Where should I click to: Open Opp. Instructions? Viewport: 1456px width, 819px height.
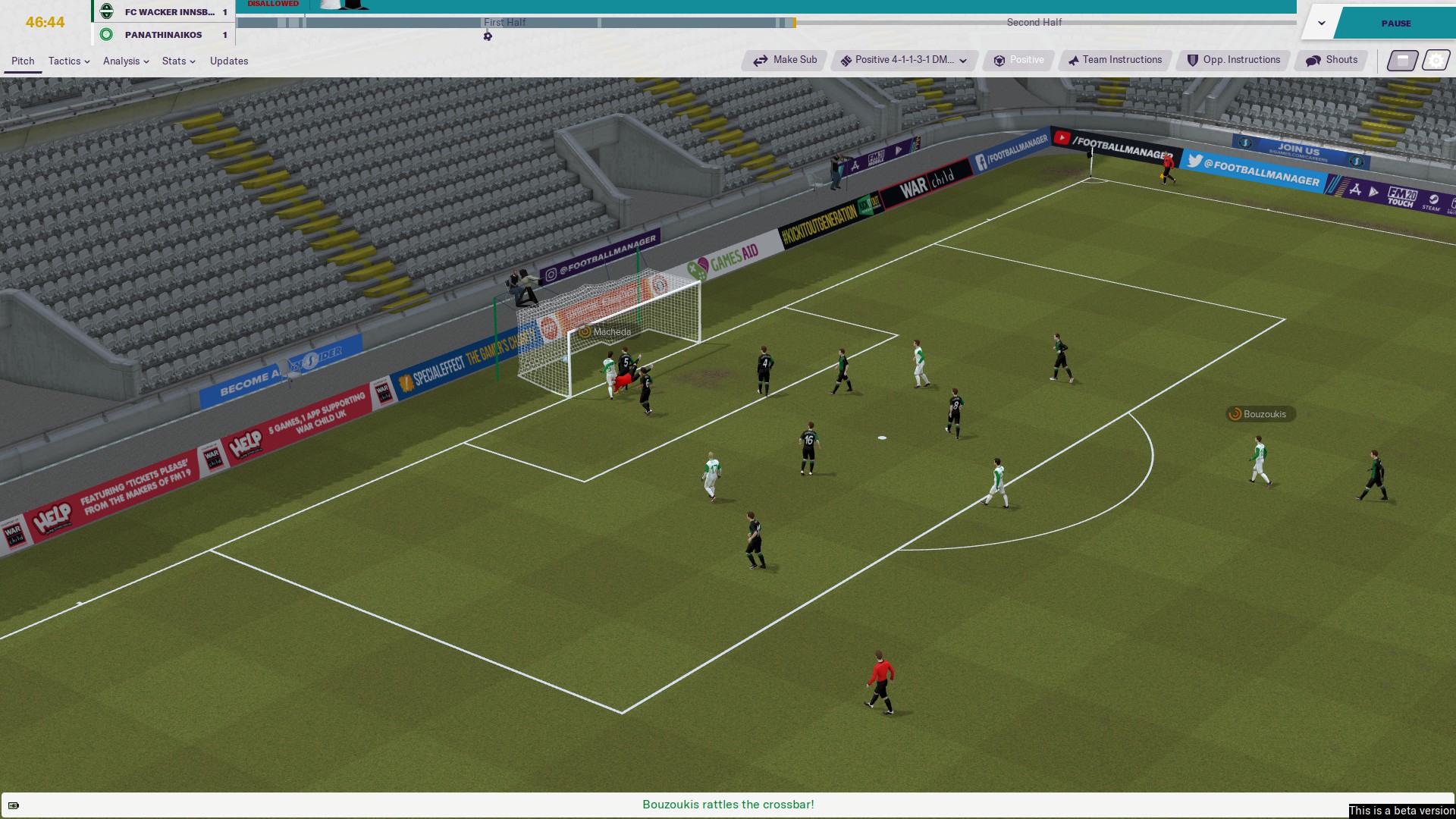coord(1233,60)
